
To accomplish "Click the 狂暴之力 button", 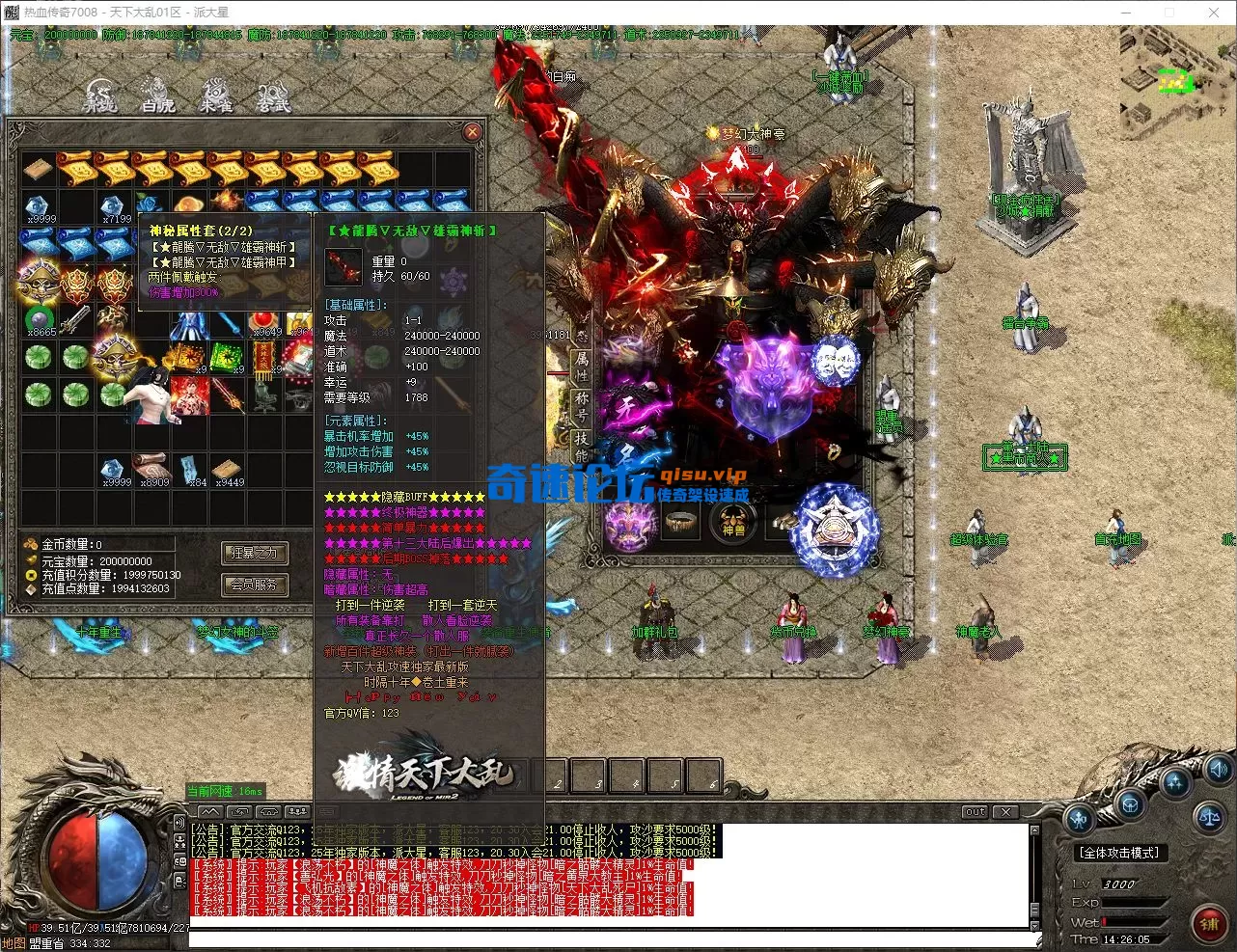I will click(x=255, y=553).
